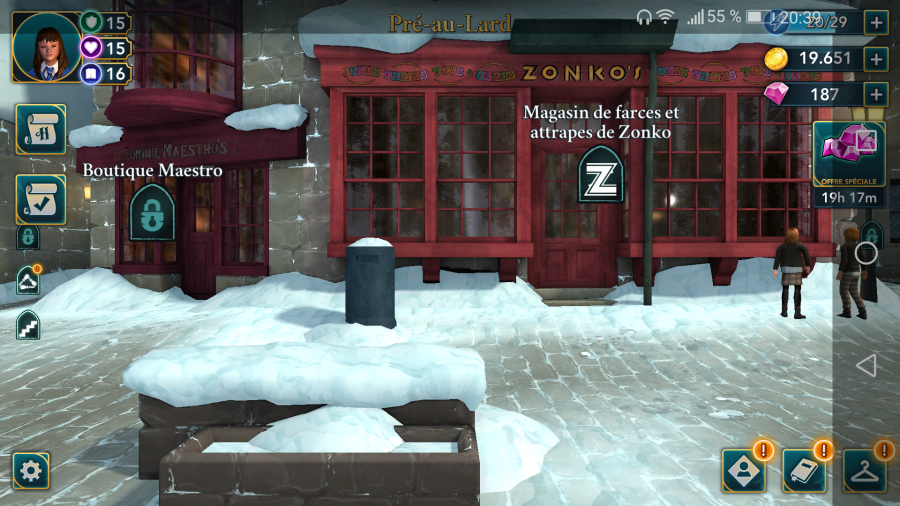
Task: Open the checkmark task list scroll
Action: pyautogui.click(x=40, y=199)
